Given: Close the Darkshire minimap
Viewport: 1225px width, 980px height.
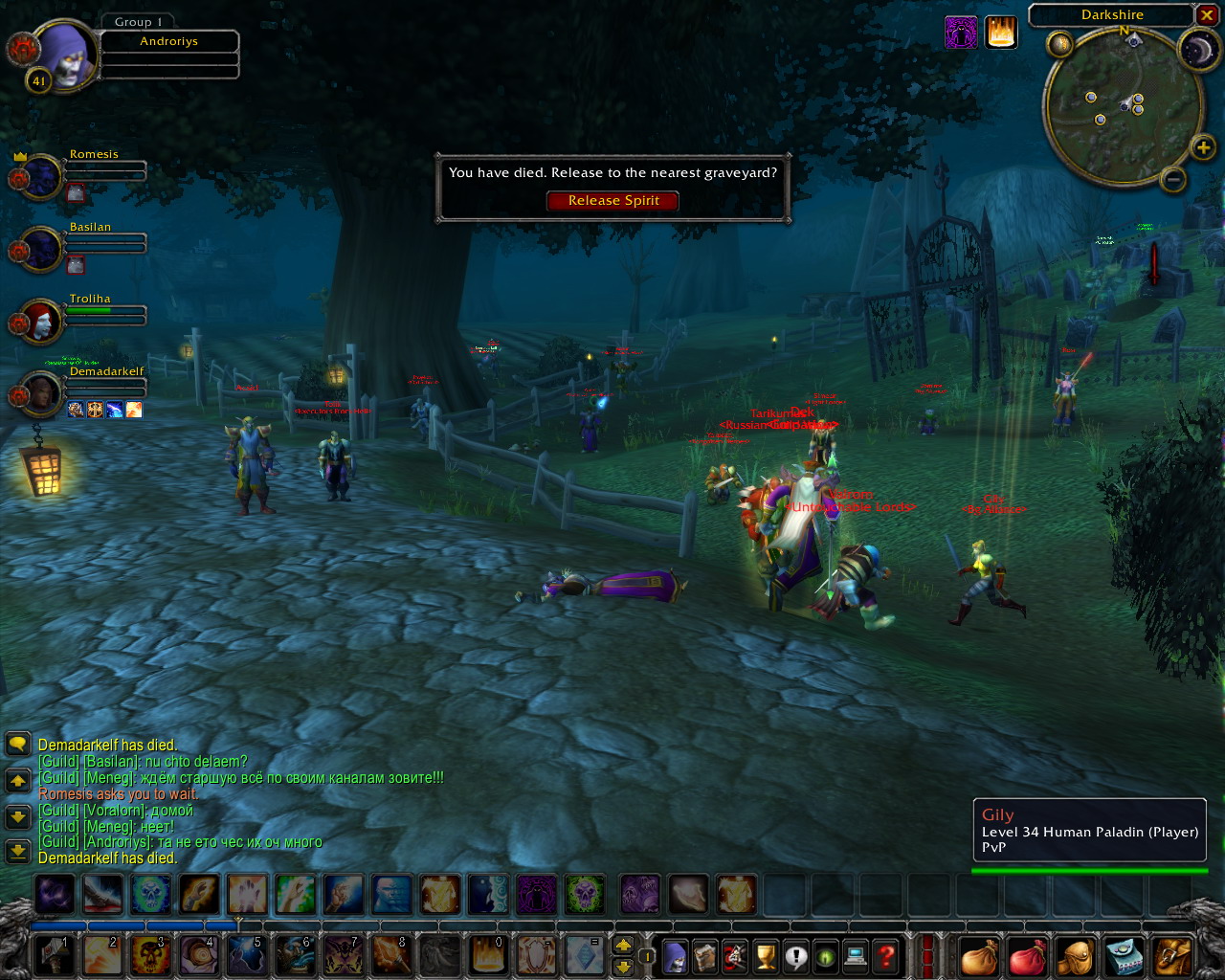Looking at the screenshot, I should (x=1207, y=15).
